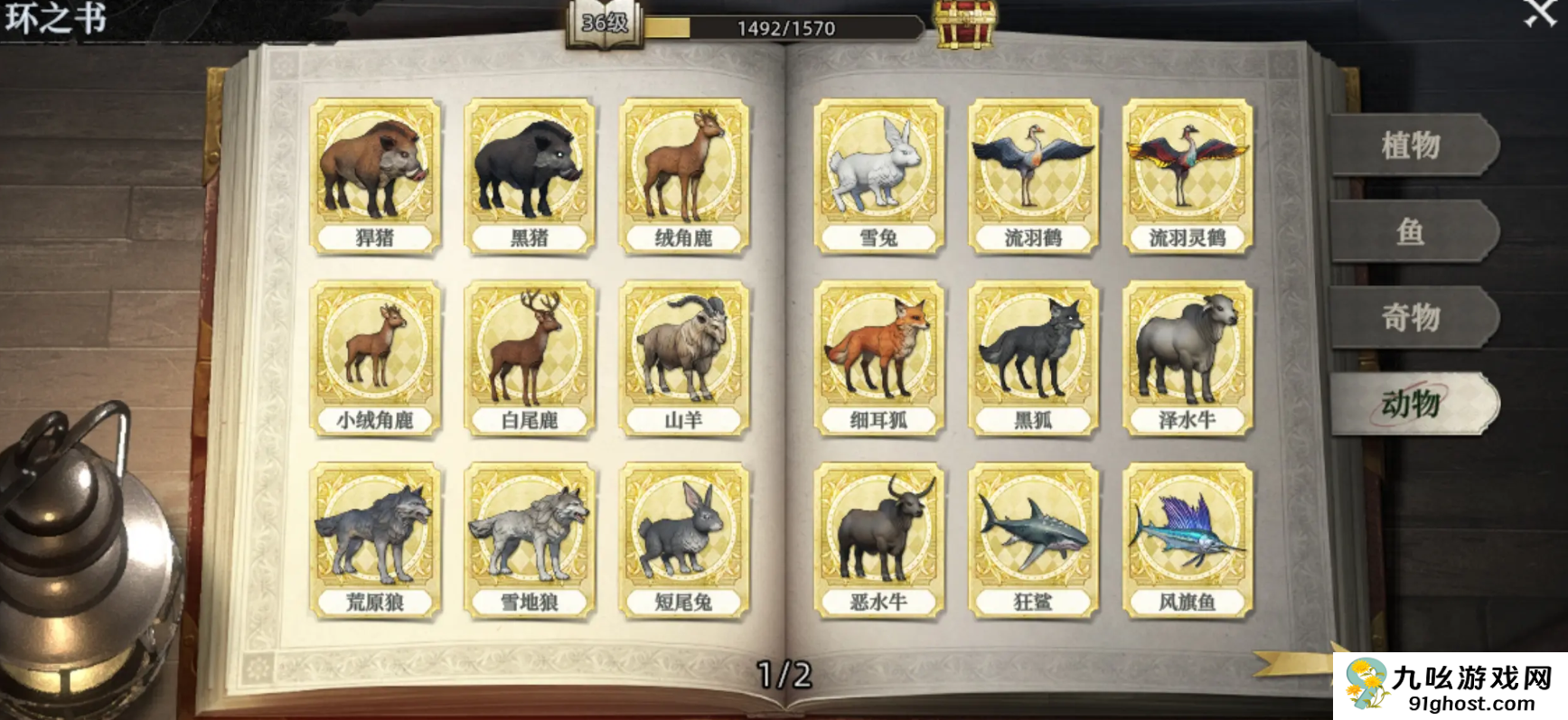Switch to the 植物 tab

[x=1411, y=145]
